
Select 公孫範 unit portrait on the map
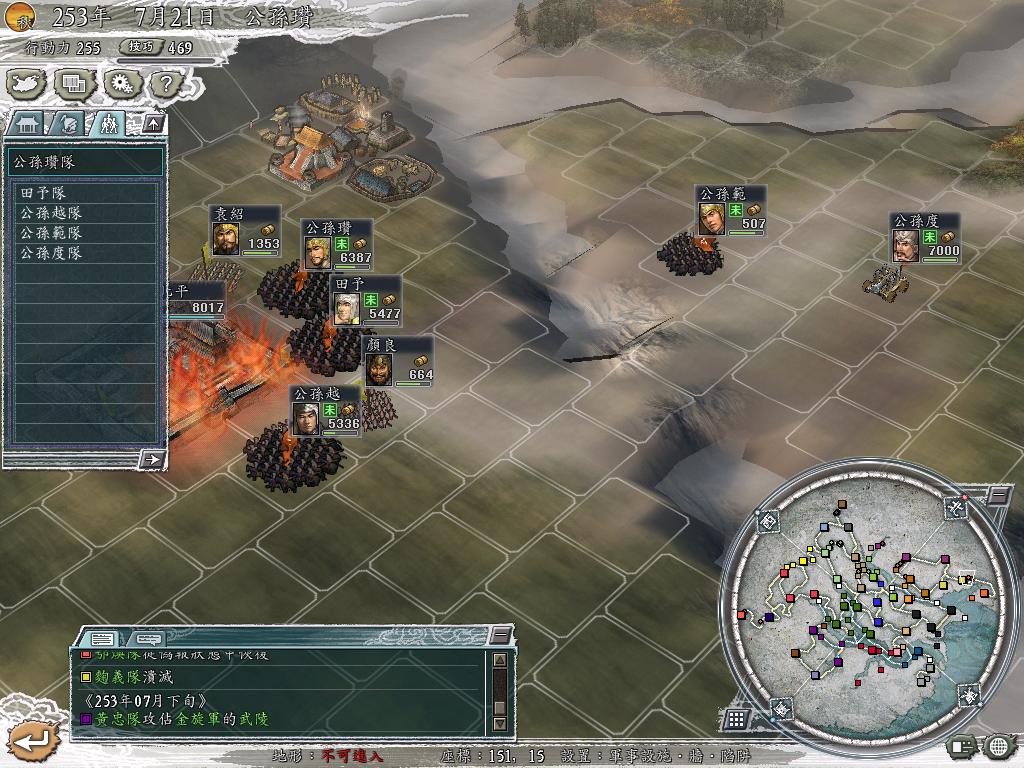[x=711, y=218]
